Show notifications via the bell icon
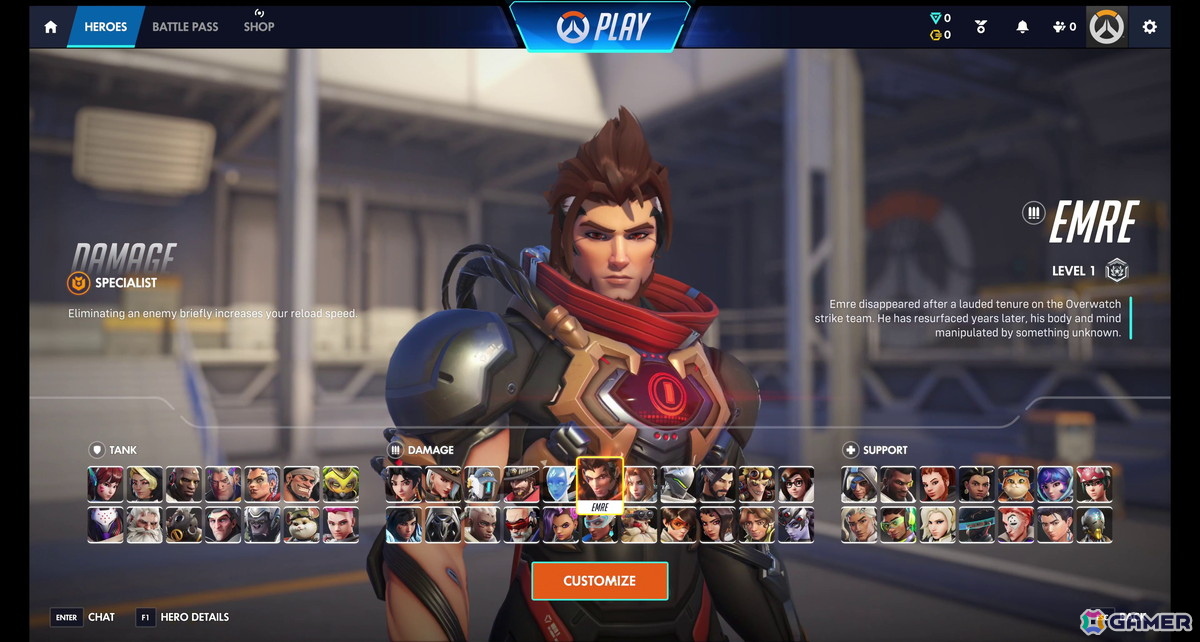1200x642 pixels. (1022, 27)
